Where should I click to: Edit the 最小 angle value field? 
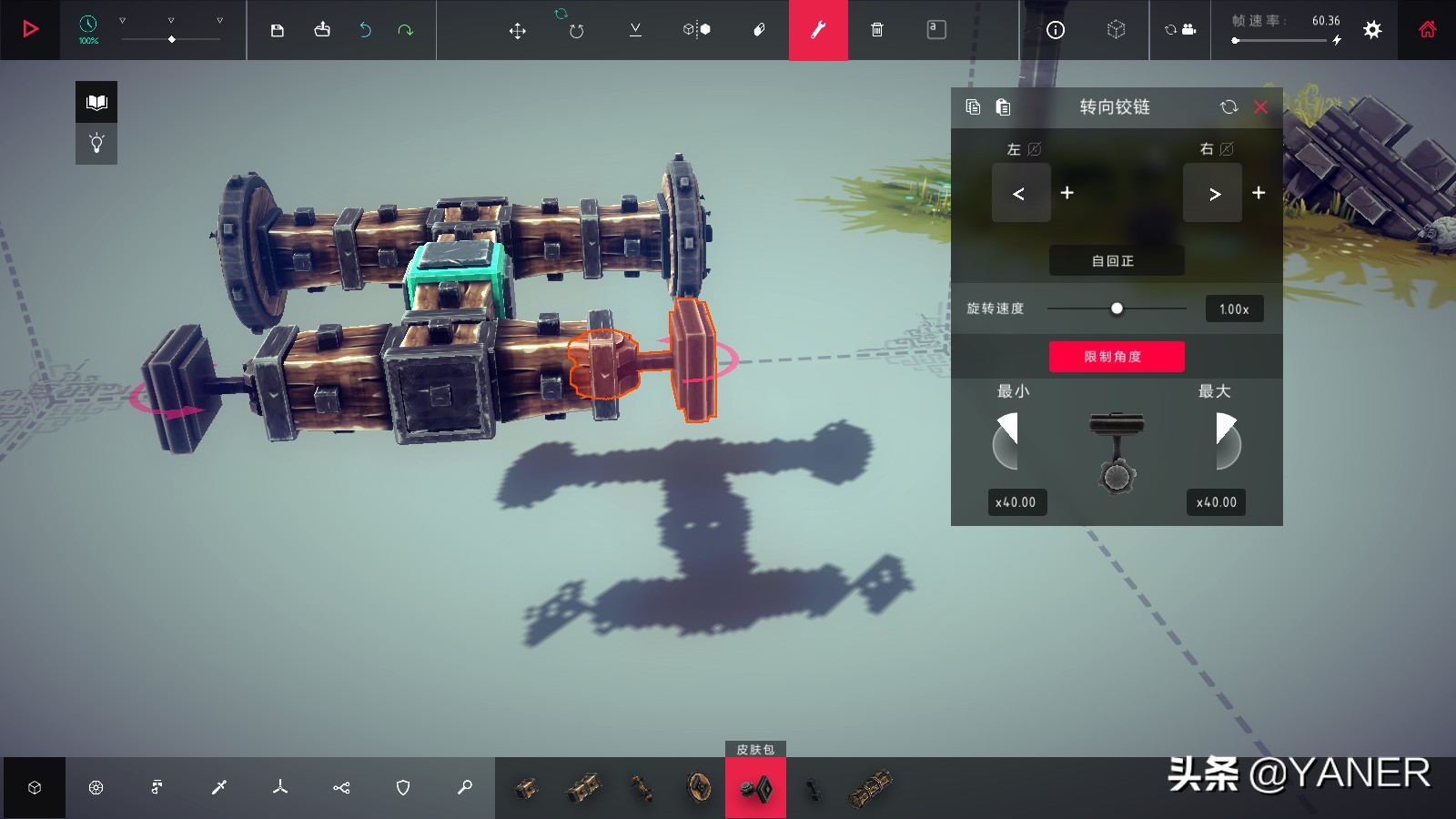point(1016,502)
